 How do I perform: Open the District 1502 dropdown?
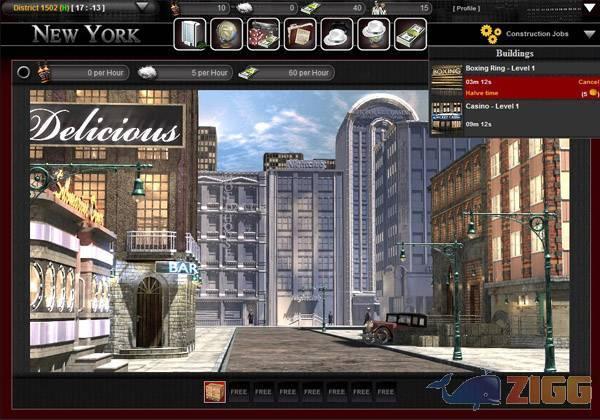click(x=142, y=7)
